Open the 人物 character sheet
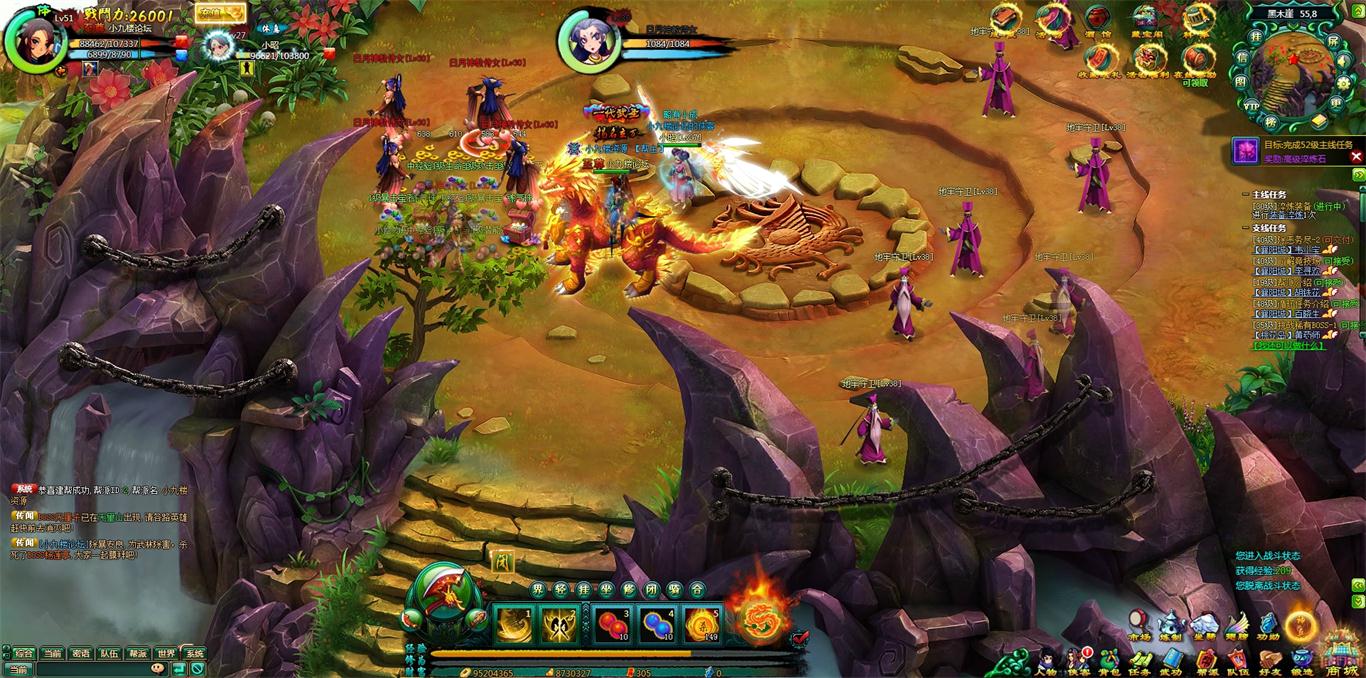The width and height of the screenshot is (1366, 678). coord(1047,660)
